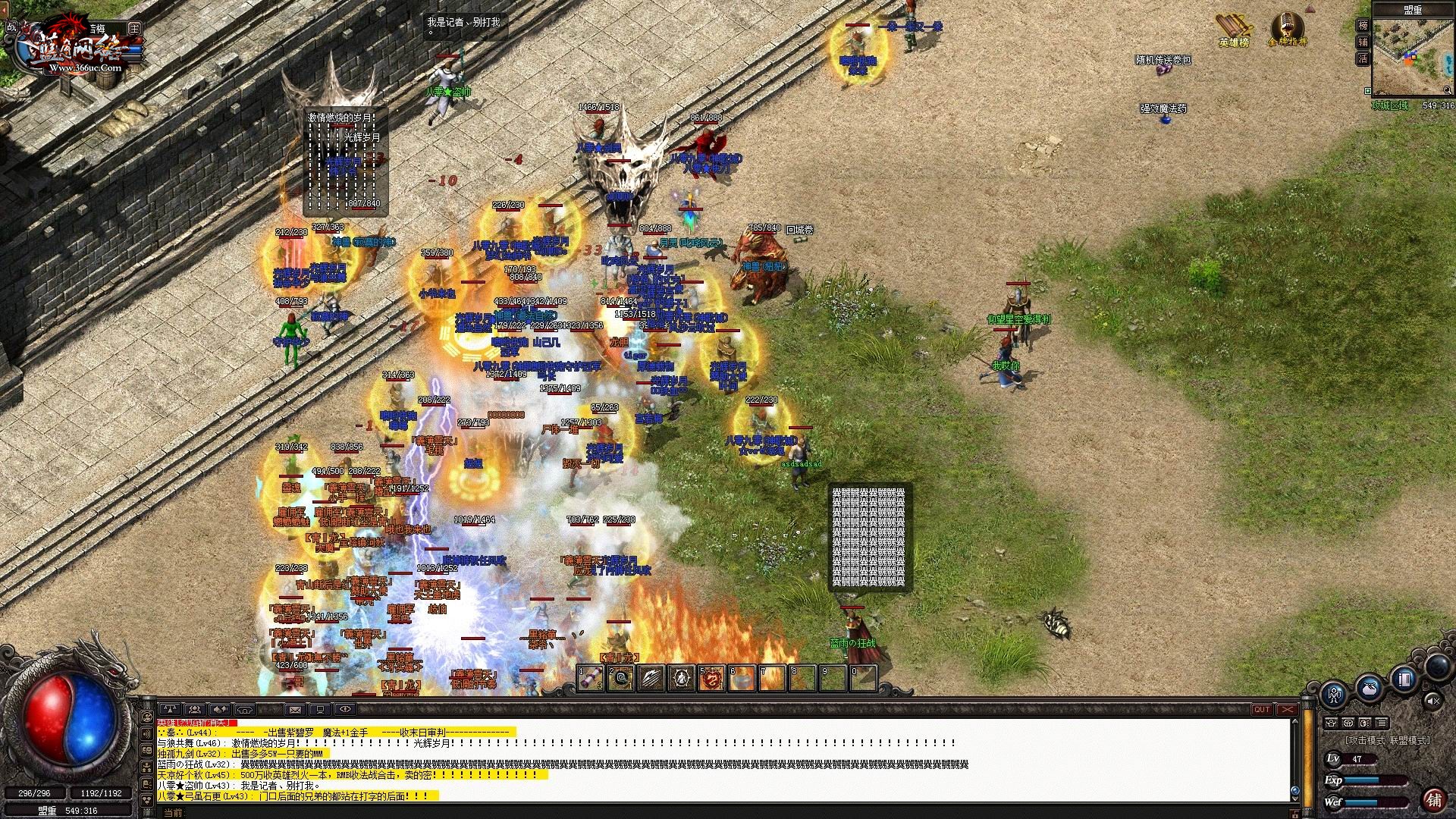This screenshot has height=819, width=1456.
Task: Use the red dragon emblem in slot 5
Action: click(711, 679)
